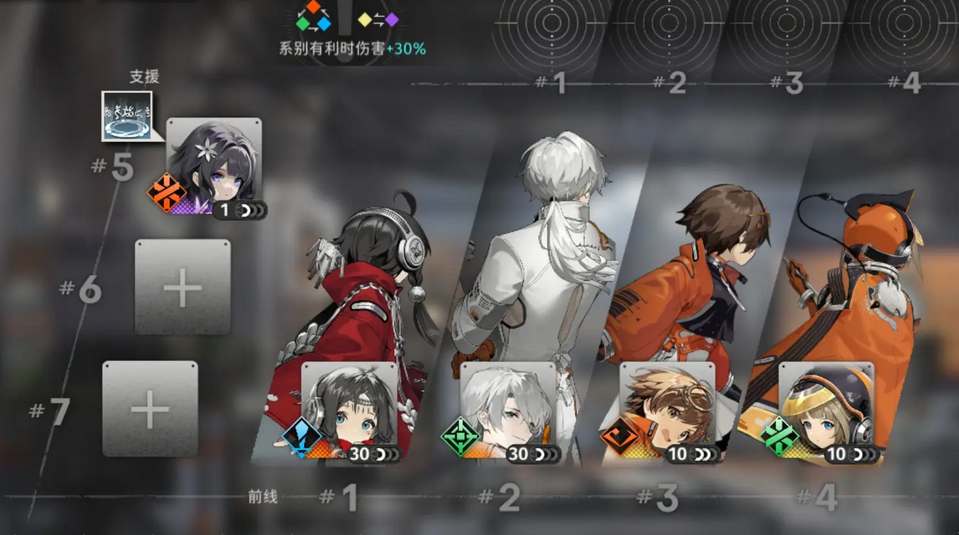The width and height of the screenshot is (959, 535).
Task: Choose the white-haired character portrait in slot #2
Action: tap(507, 412)
